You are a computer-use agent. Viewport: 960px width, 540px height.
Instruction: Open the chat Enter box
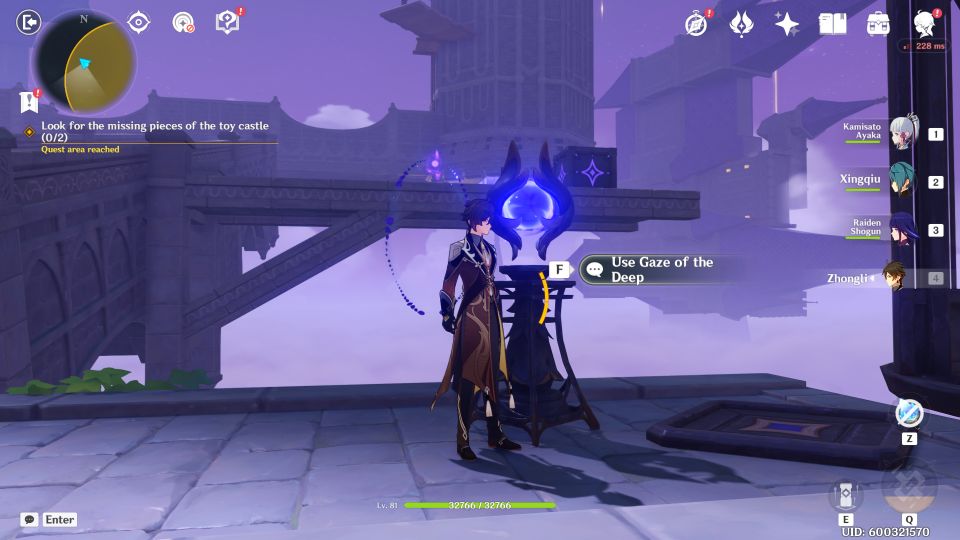pos(49,519)
